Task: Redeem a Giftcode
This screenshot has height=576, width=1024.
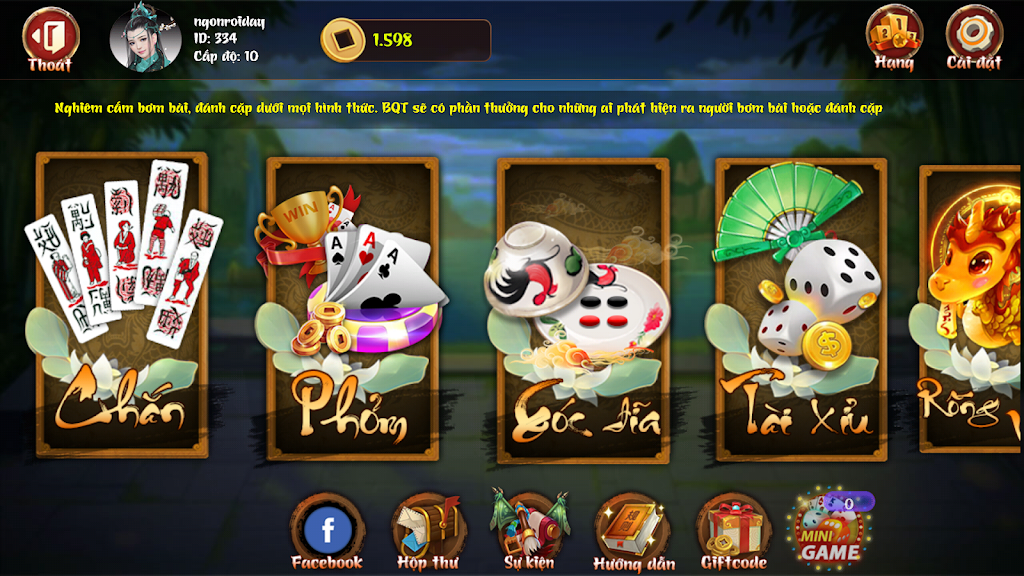Action: point(733,531)
